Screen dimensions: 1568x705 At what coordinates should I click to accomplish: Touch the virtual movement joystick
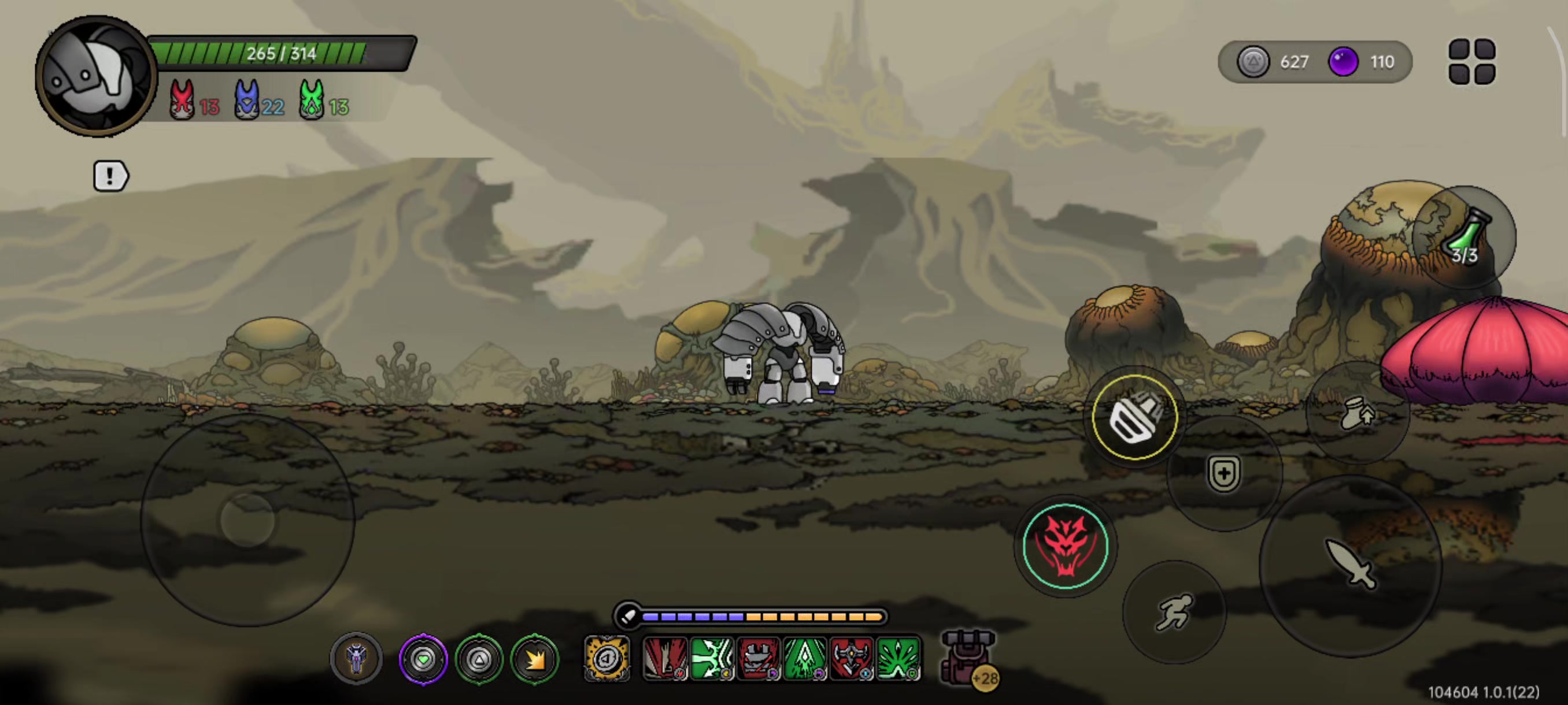(247, 520)
